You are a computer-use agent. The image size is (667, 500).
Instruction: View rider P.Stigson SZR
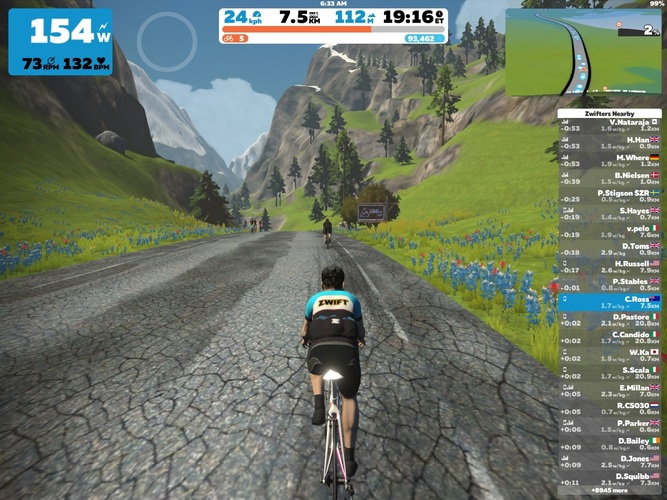click(x=611, y=195)
